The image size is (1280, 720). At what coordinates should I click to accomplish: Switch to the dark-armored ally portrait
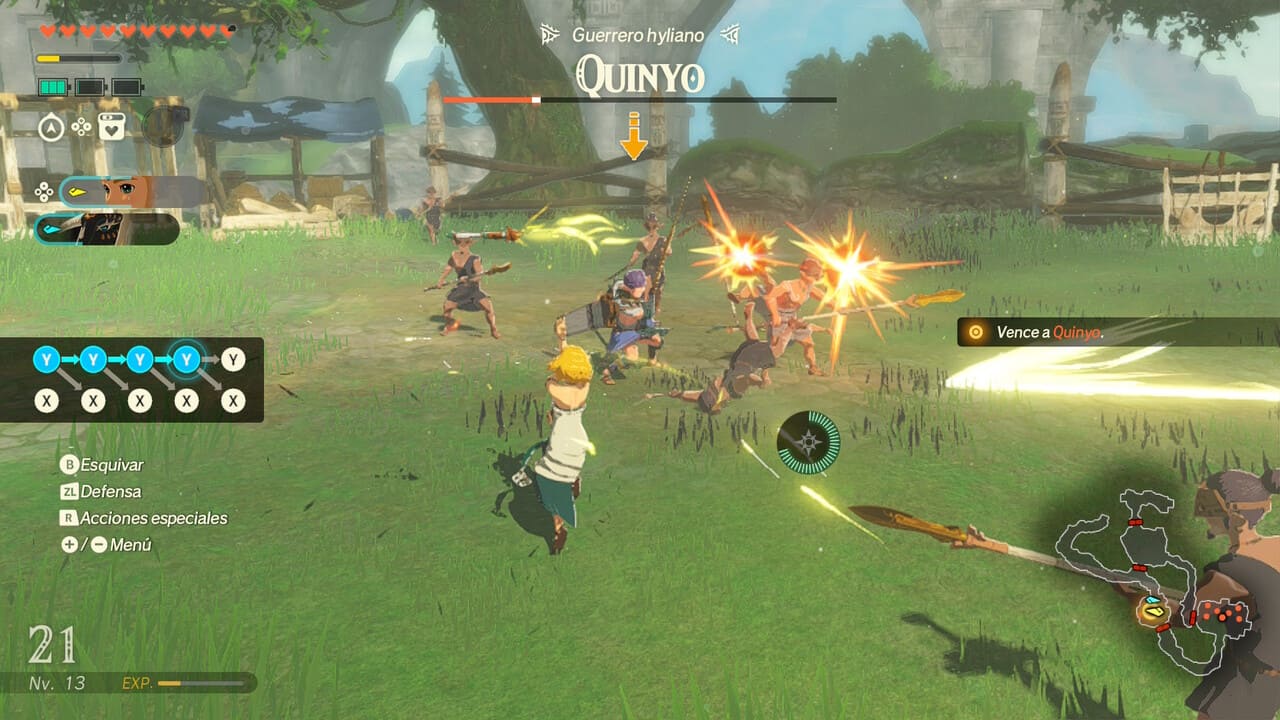pos(107,229)
